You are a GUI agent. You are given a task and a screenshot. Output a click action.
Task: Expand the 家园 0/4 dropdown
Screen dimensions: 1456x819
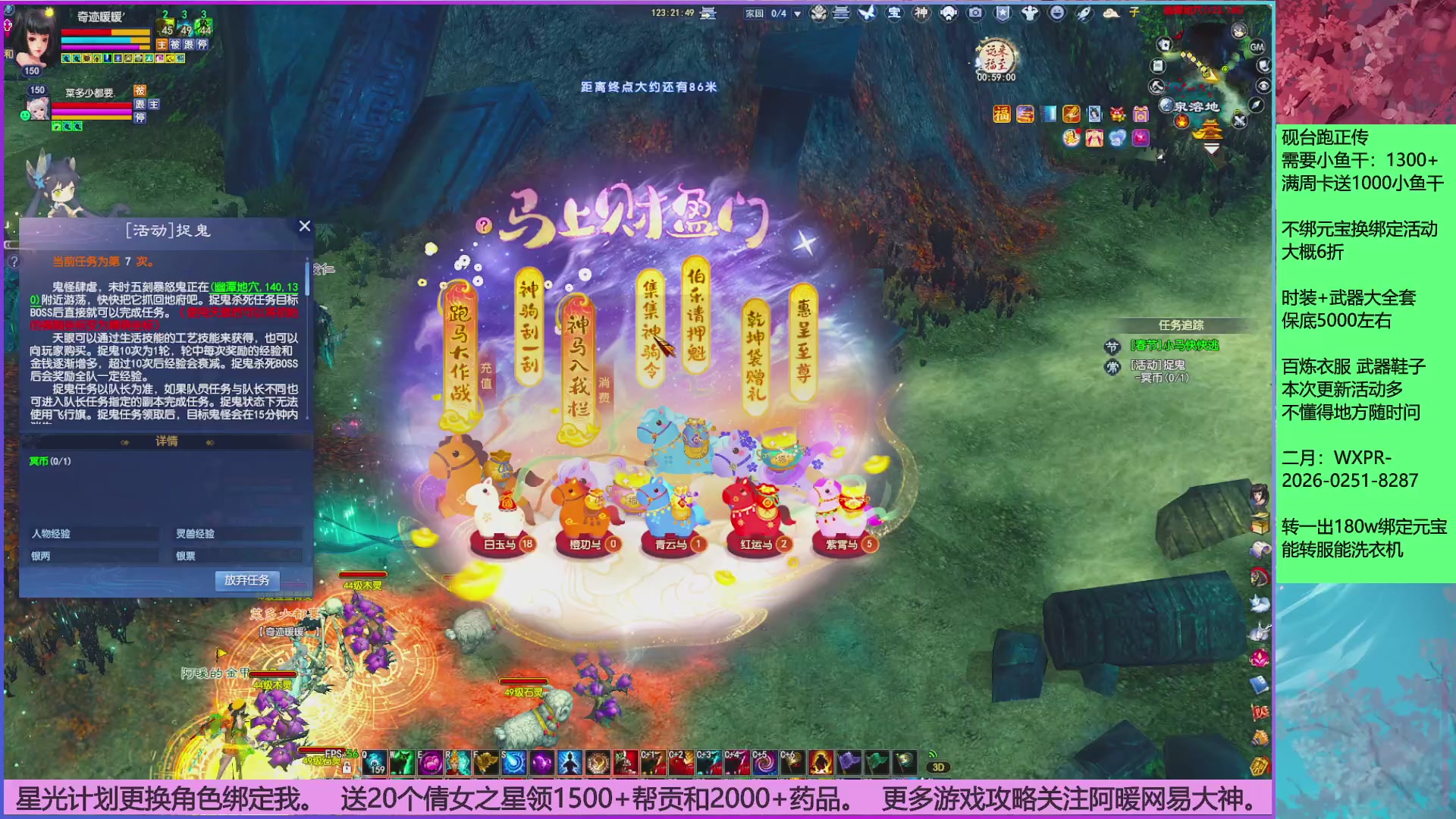pos(795,13)
